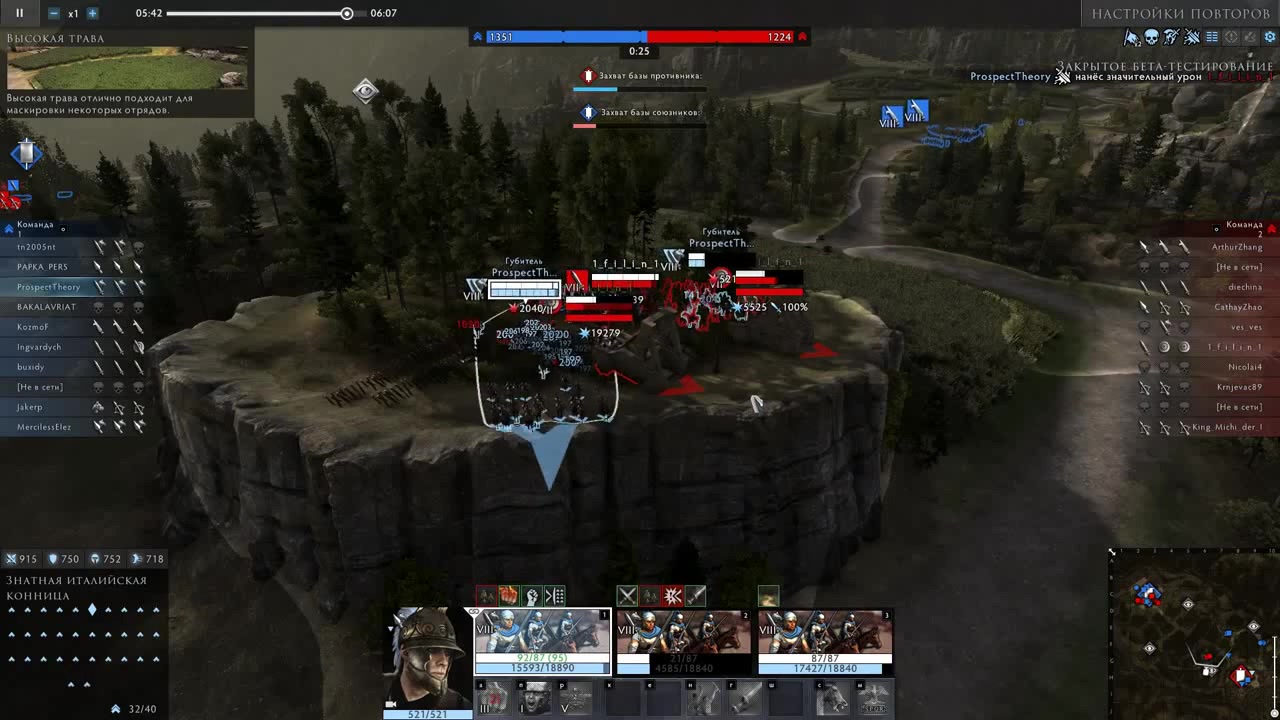Open the Настройки повторов replay settings
The image size is (1280, 720).
[1180, 14]
